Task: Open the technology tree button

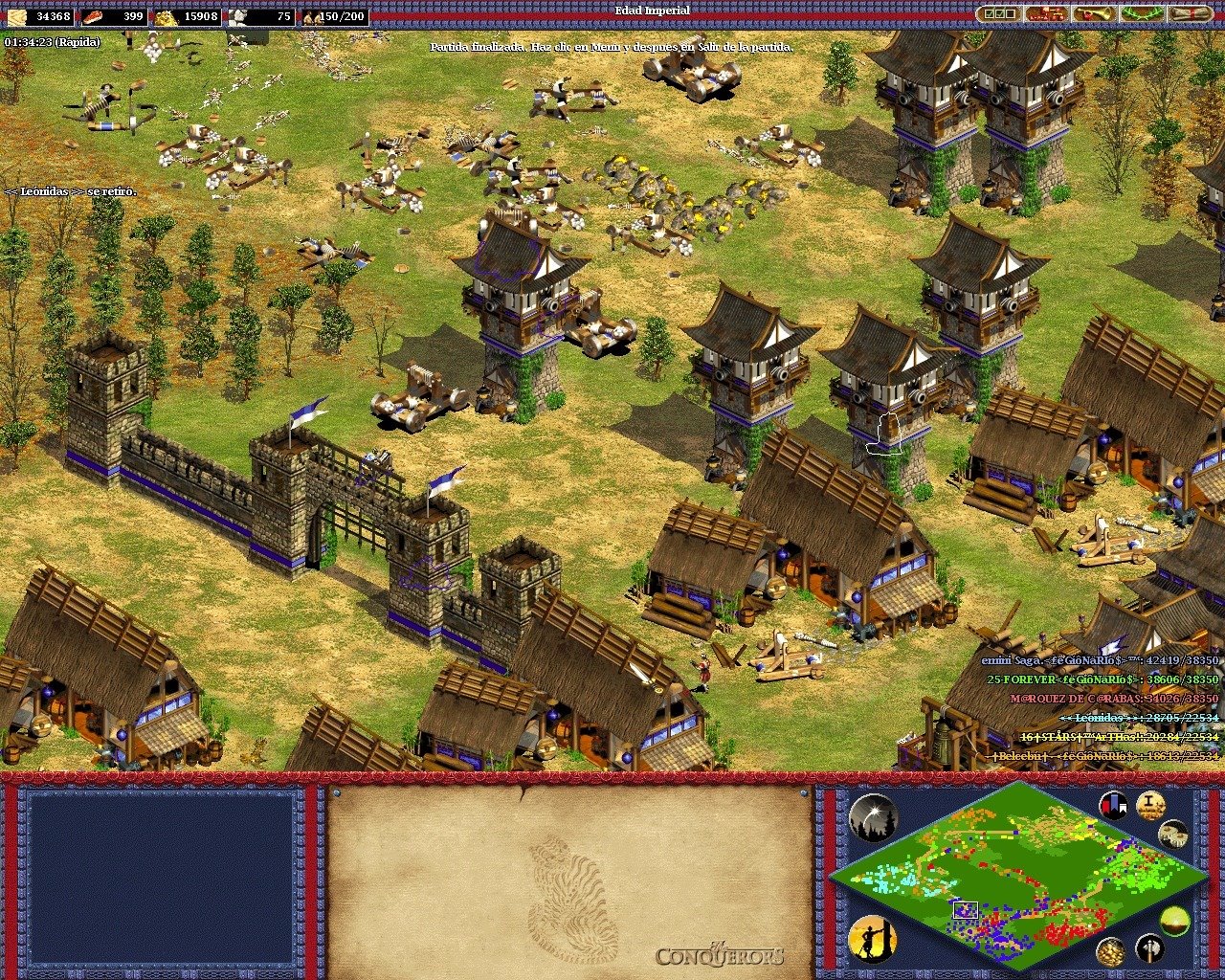Action: pyautogui.click(x=1047, y=14)
